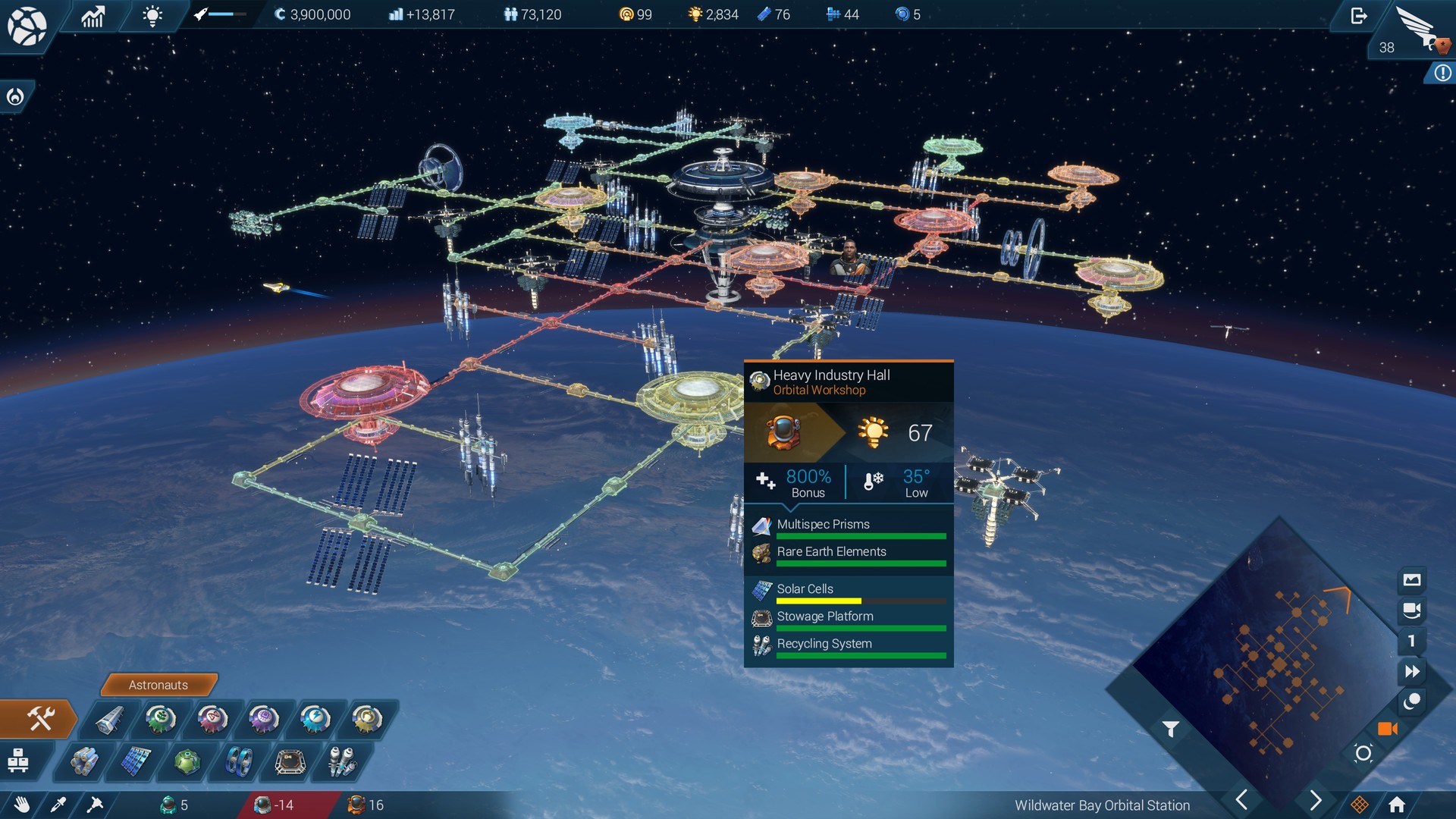Switch to the Astronauts population tab
The height and width of the screenshot is (819, 1456).
pos(158,685)
